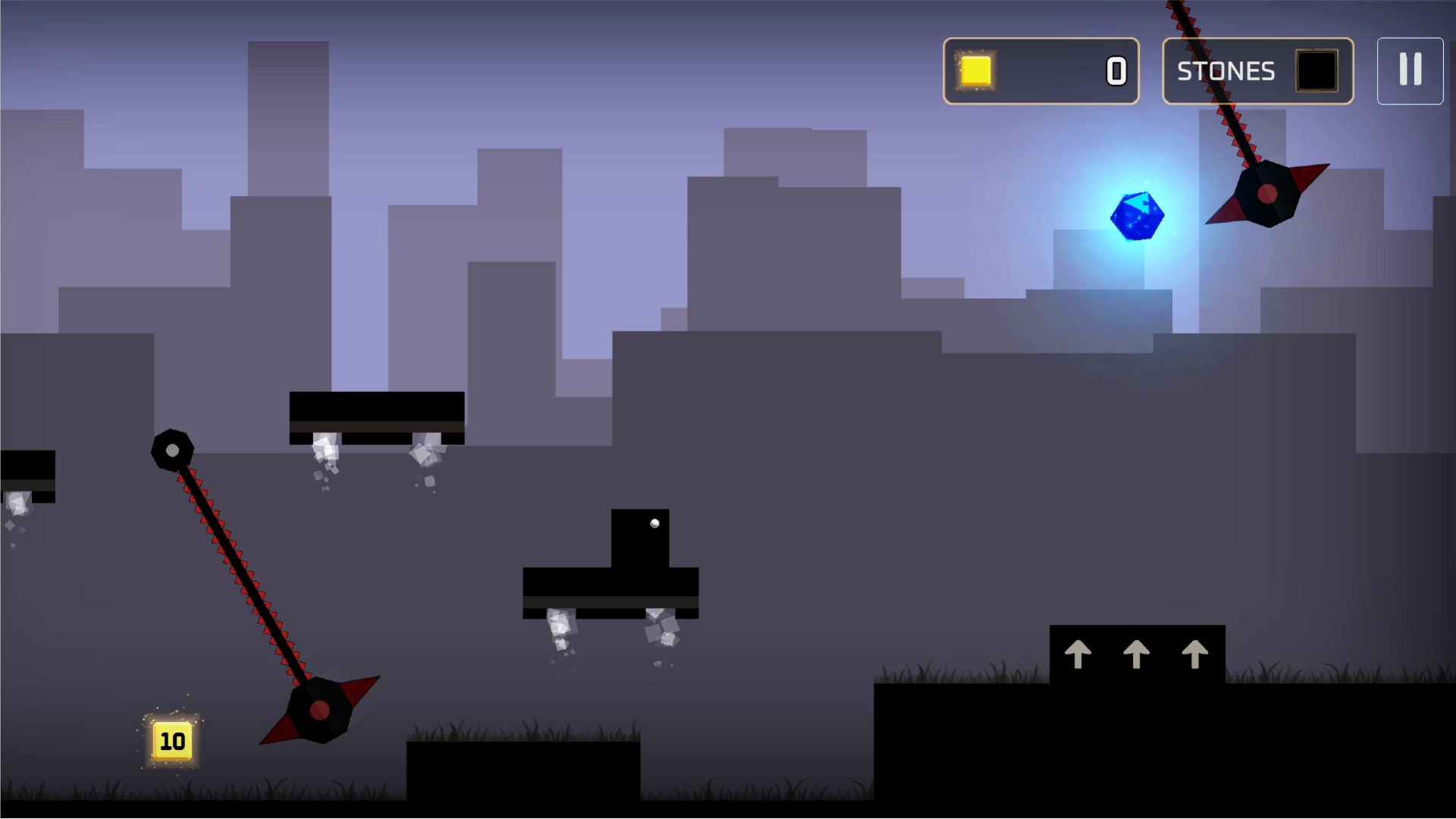Click the pendulum's pivot hinge

coord(173,449)
